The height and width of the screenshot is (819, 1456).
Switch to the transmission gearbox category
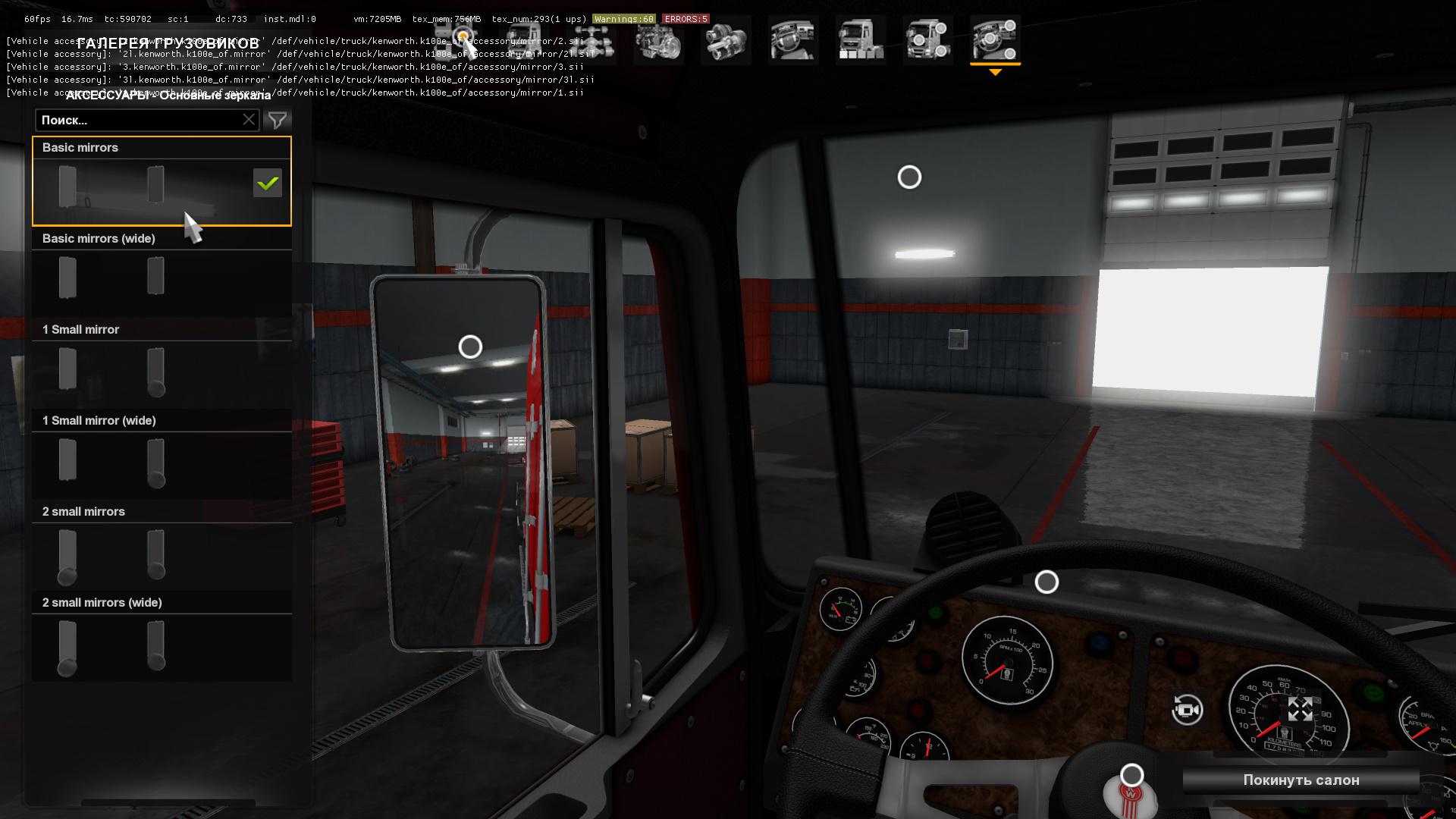[x=726, y=41]
